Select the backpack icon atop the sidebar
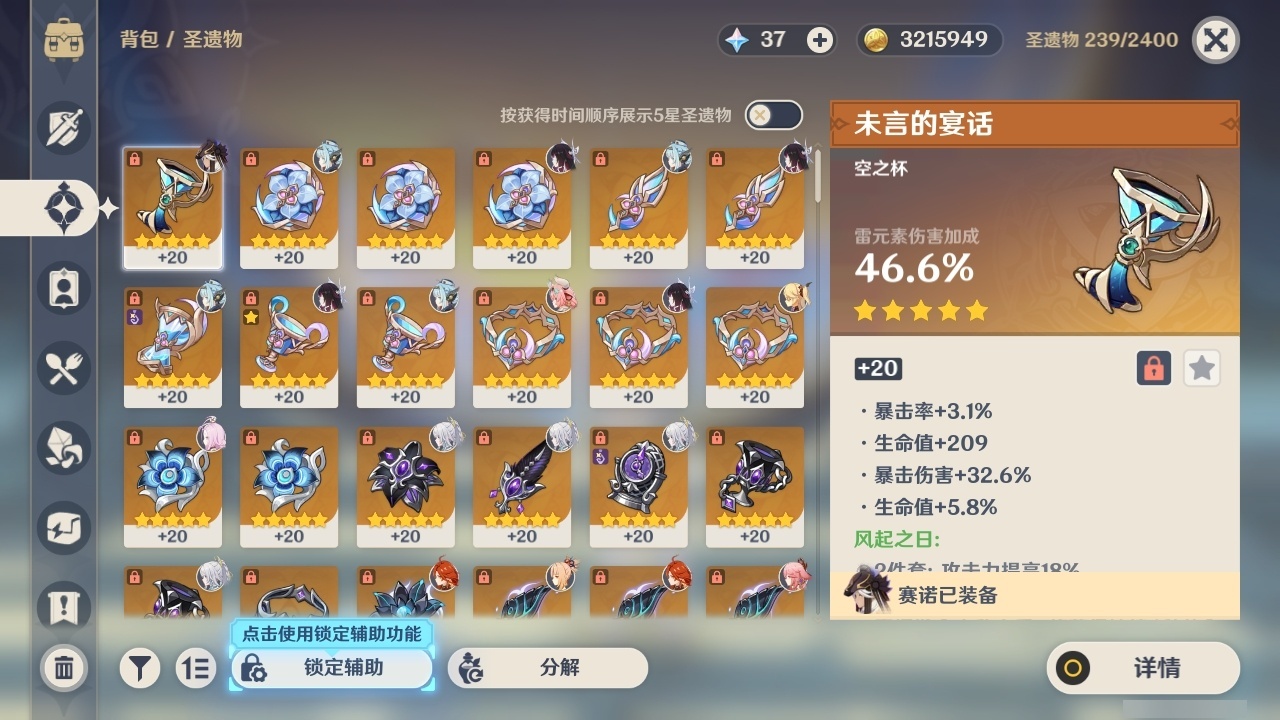1280x720 pixels. coord(63,40)
